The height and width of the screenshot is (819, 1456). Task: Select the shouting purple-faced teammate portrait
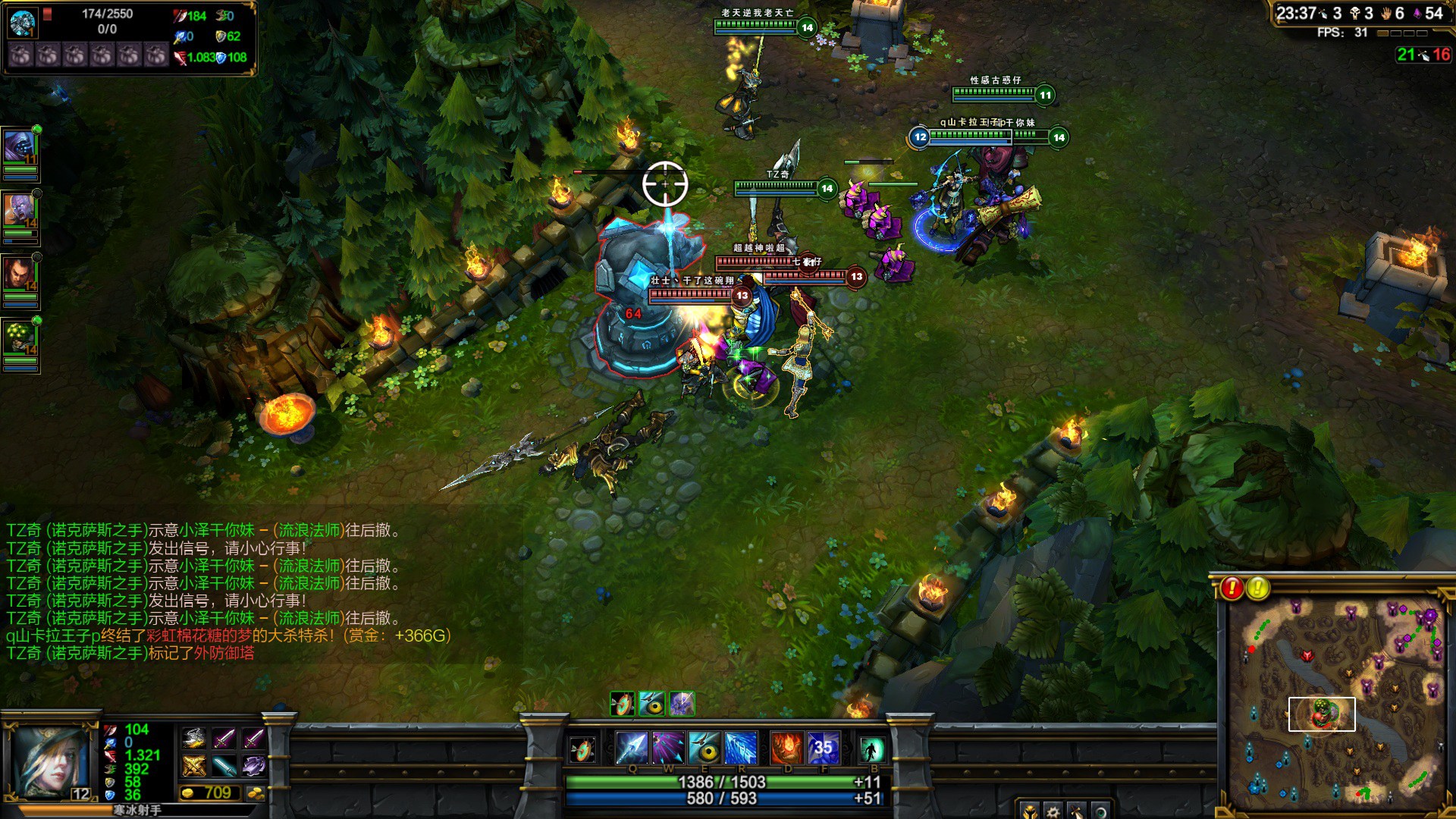[x=20, y=211]
